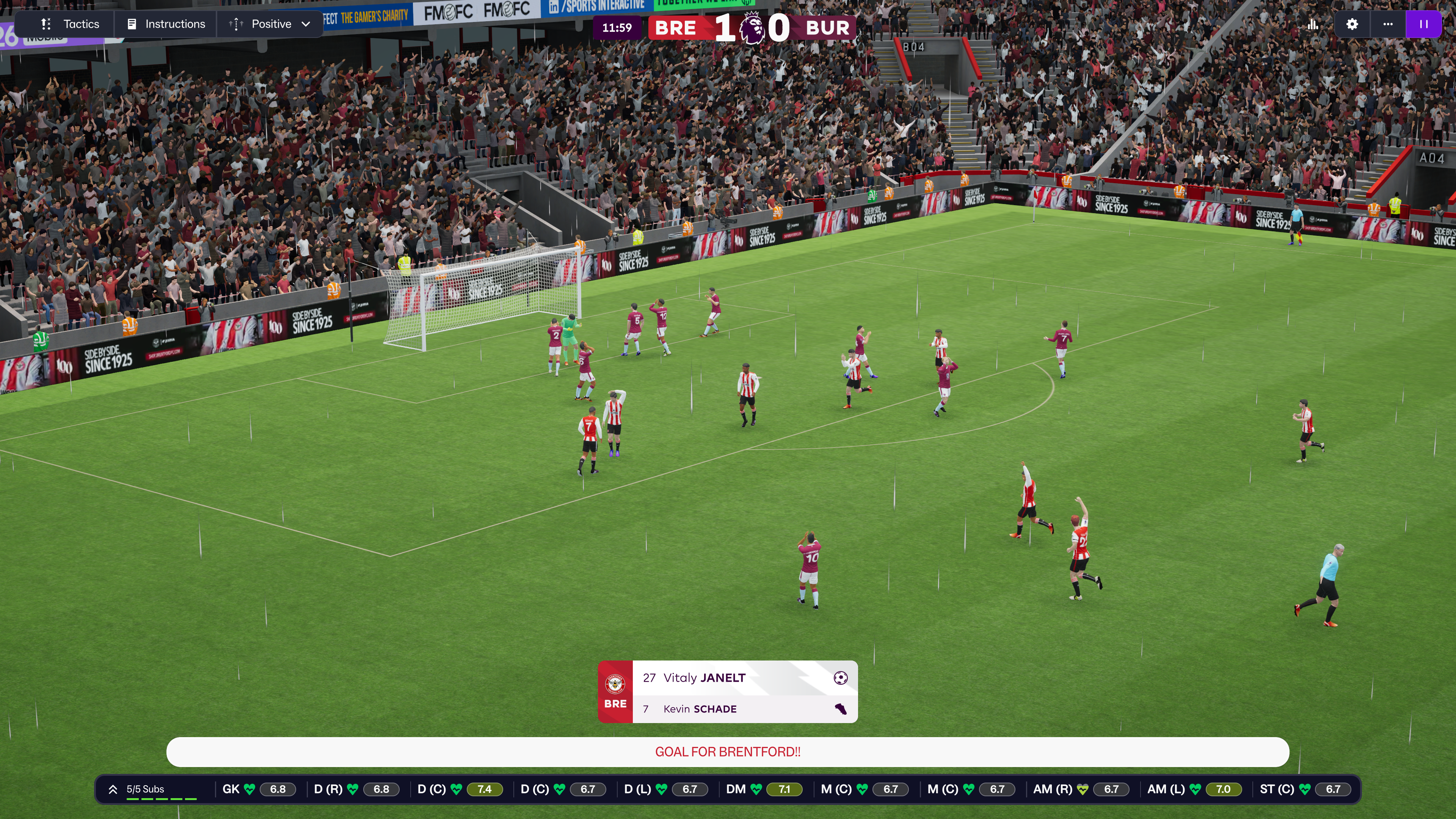Select the GK player rated 6.8
1456x819 pixels.
[x=258, y=789]
